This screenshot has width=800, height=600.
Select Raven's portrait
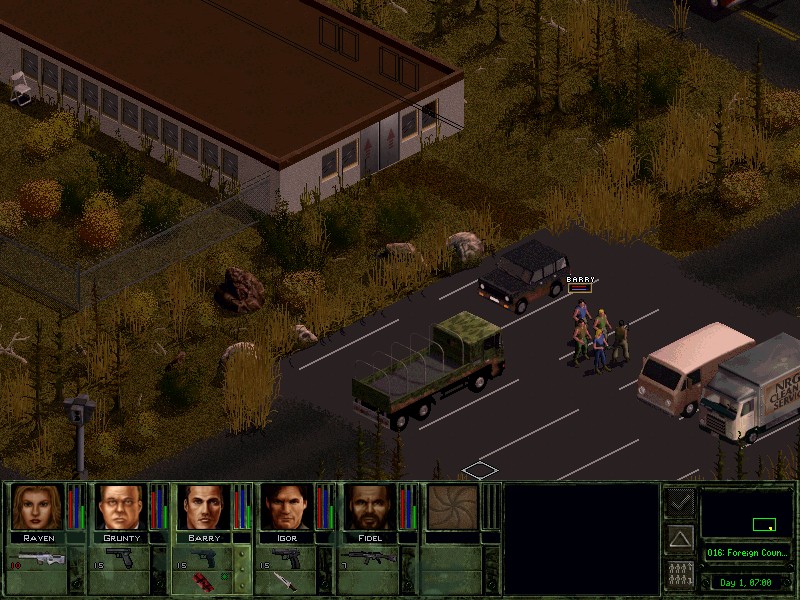pyautogui.click(x=37, y=507)
